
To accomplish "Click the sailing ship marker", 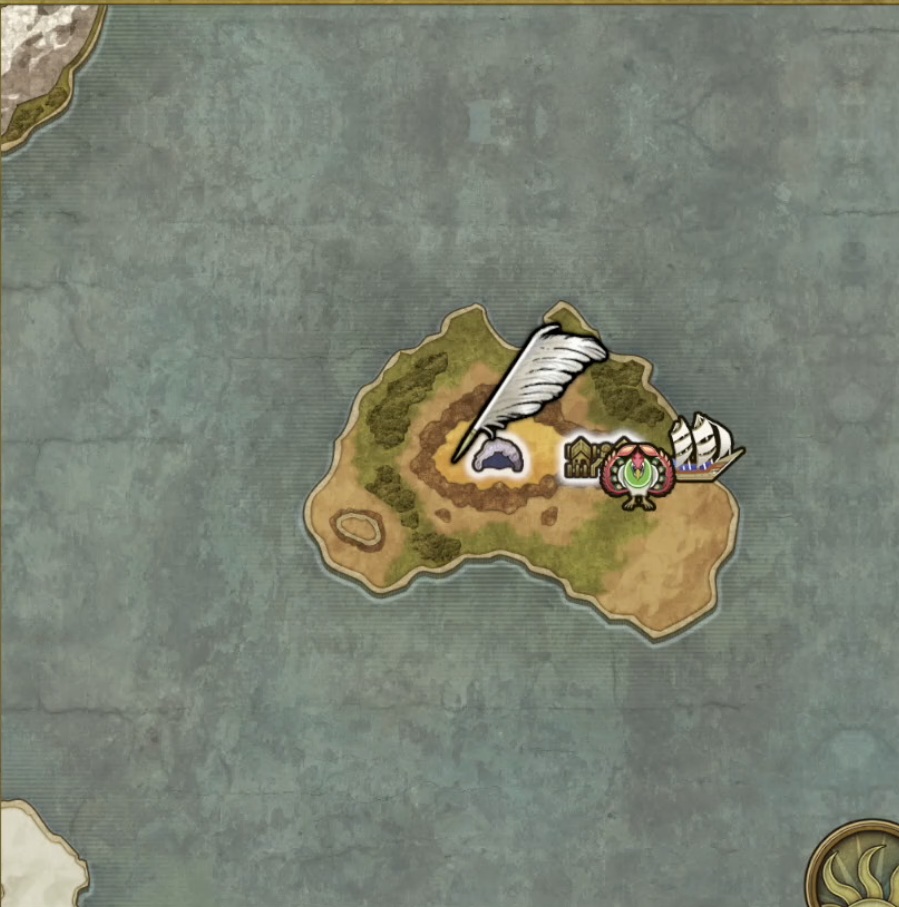I will pos(706,446).
